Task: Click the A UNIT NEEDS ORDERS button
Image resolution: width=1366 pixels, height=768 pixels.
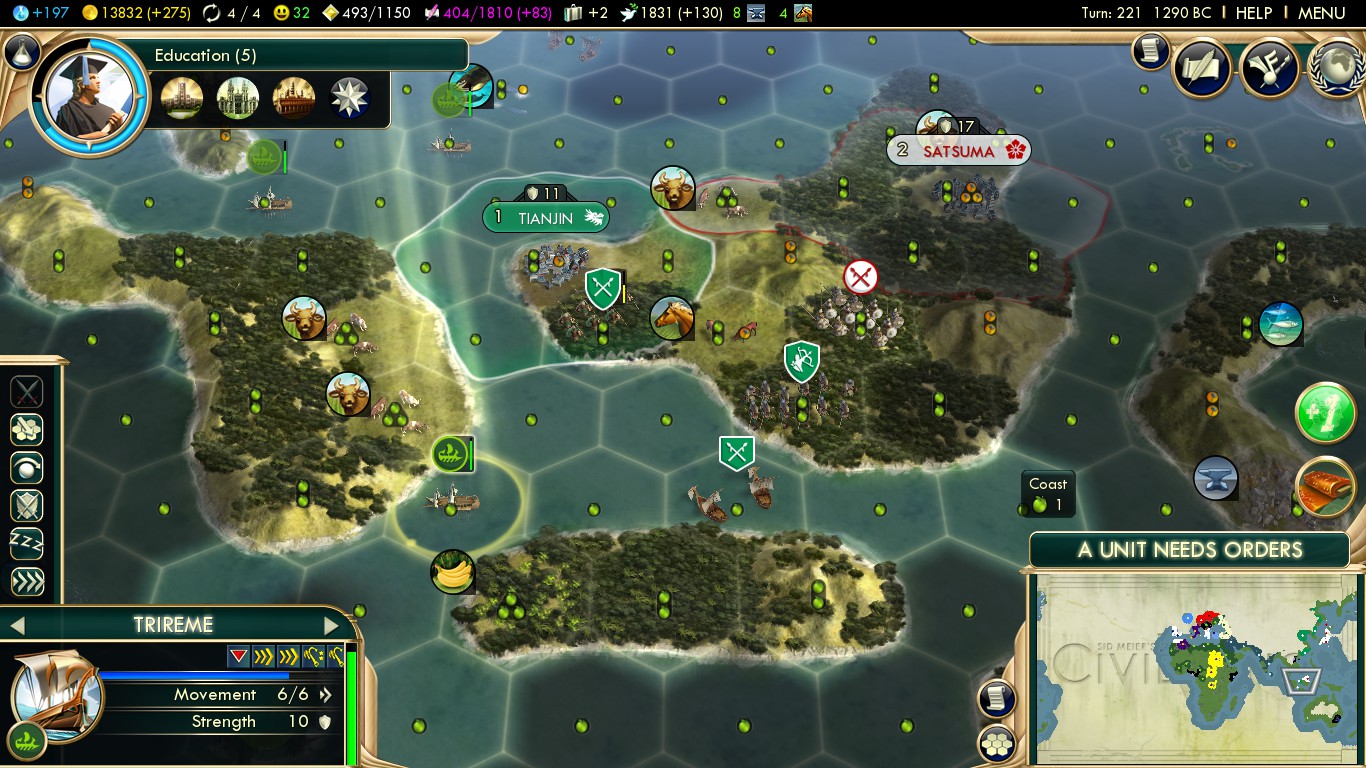Action: tap(1189, 550)
